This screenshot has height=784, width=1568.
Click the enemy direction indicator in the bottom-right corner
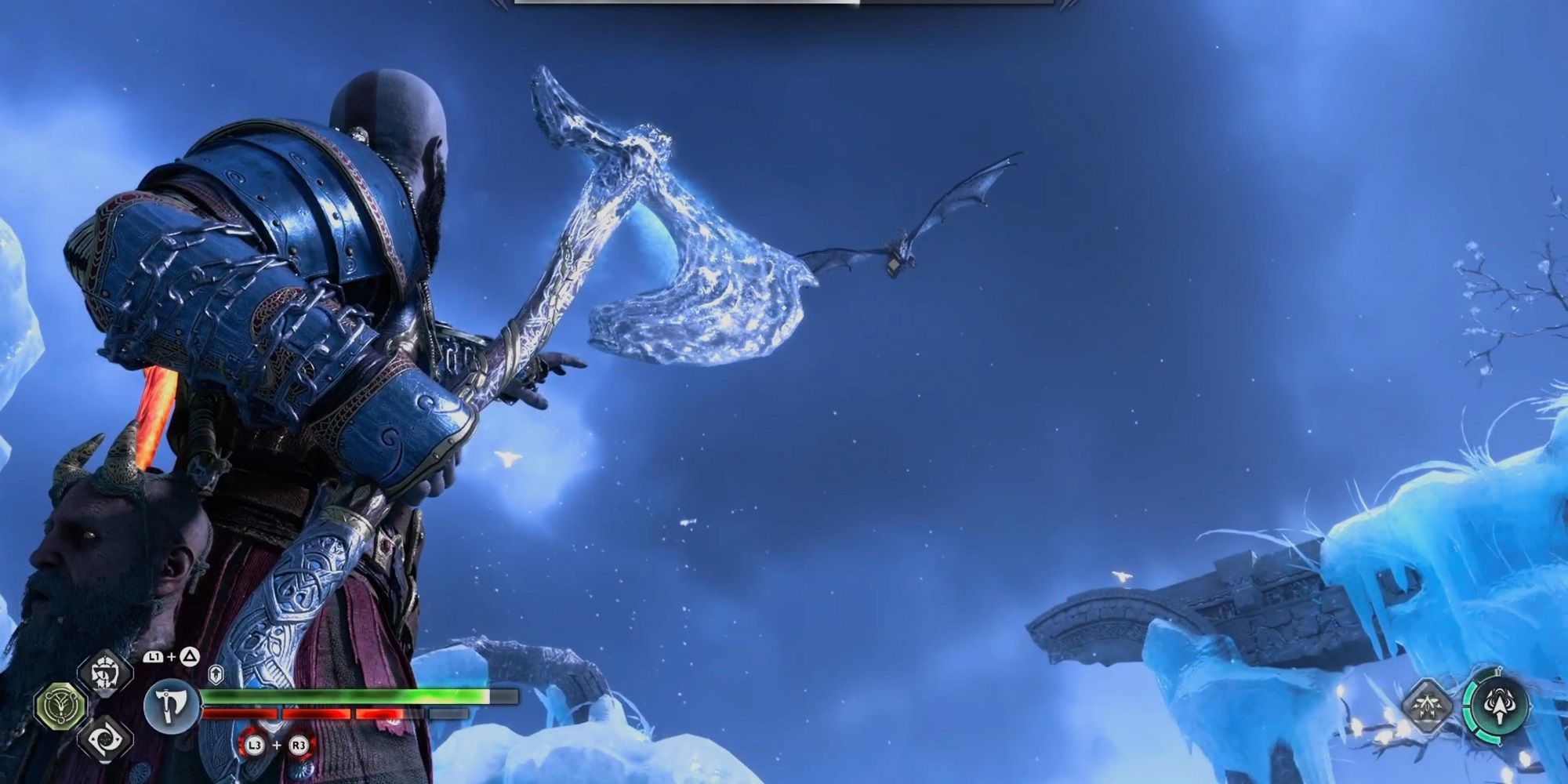point(1500,706)
